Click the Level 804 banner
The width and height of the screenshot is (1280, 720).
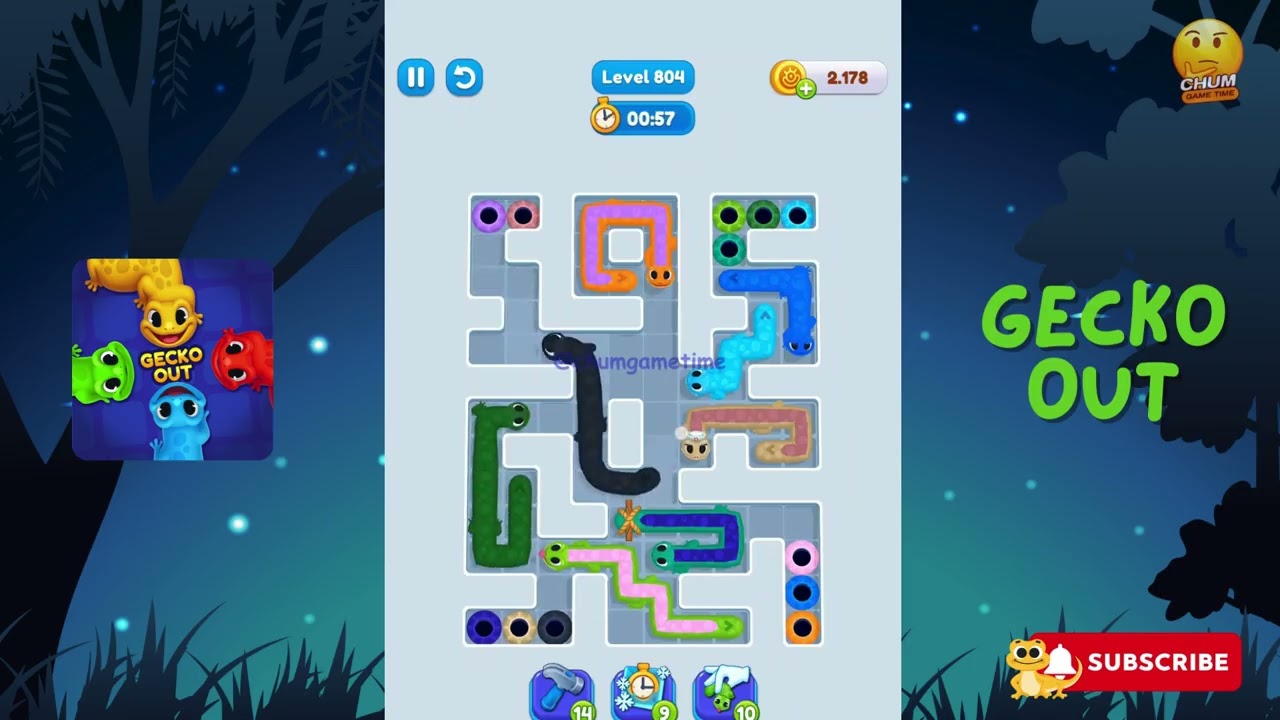tap(642, 77)
